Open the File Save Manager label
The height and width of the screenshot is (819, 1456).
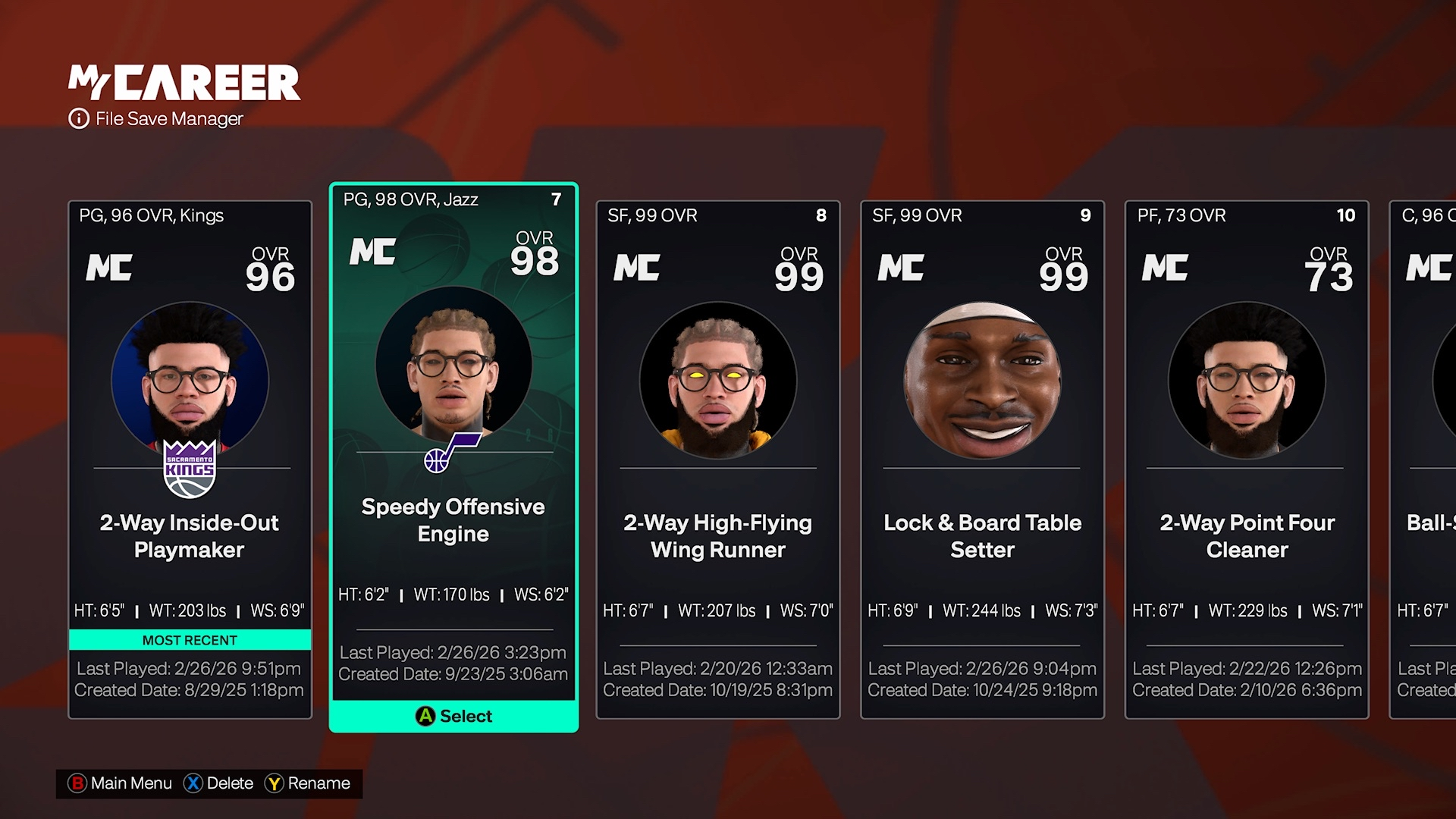pos(168,119)
